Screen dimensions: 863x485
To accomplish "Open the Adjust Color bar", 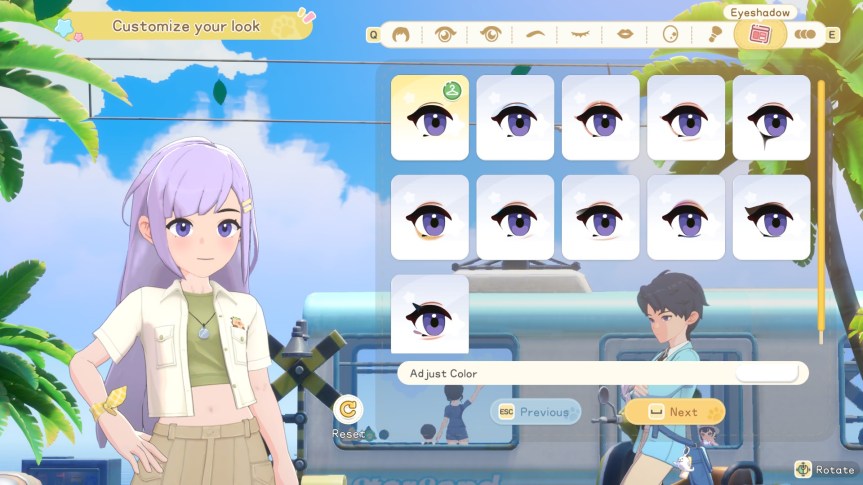I will (x=602, y=373).
